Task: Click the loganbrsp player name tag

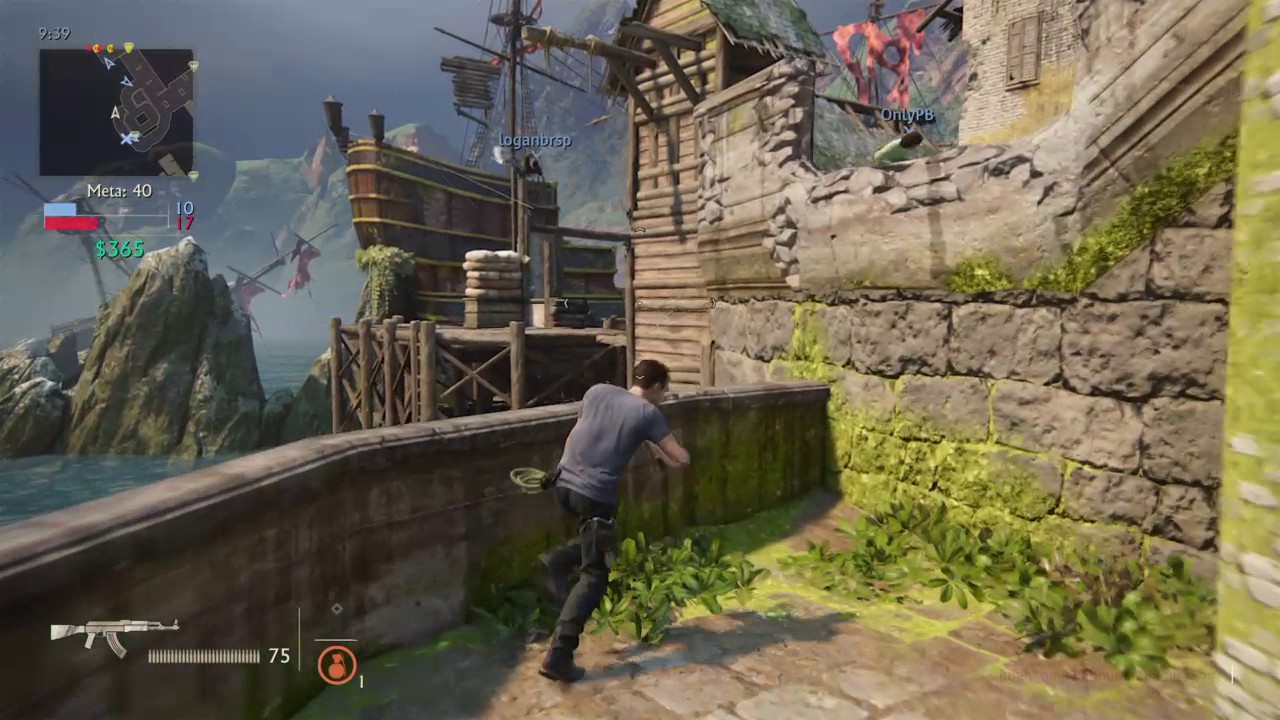Action: pyautogui.click(x=535, y=141)
